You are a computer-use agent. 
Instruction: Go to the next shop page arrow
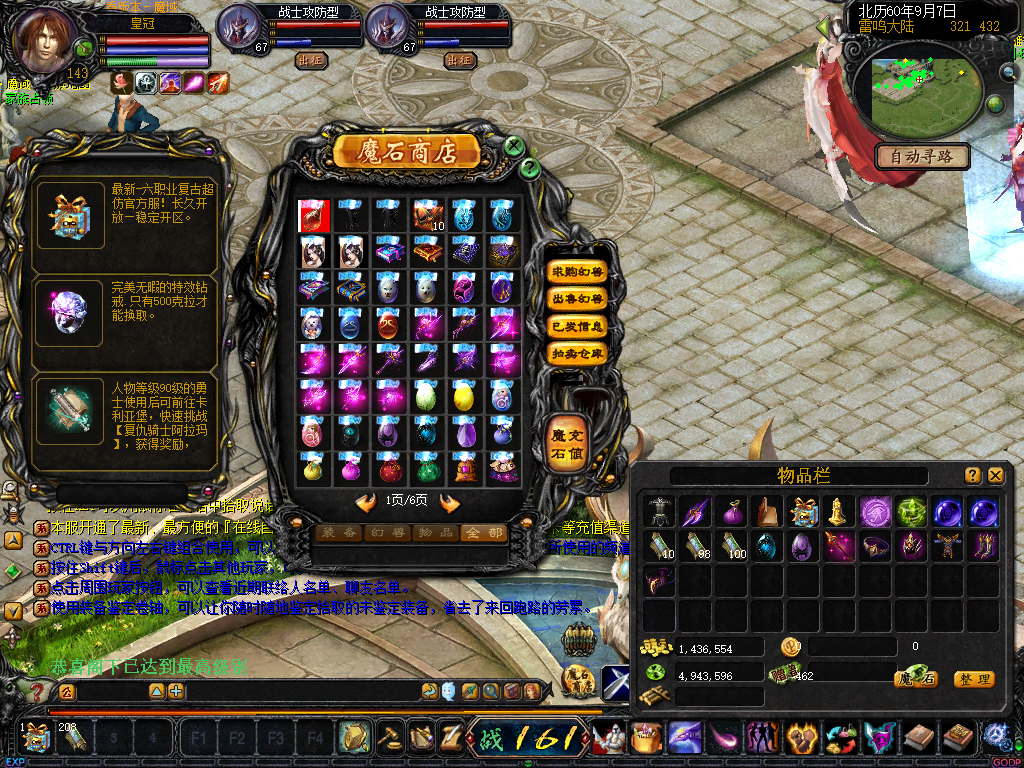point(450,503)
